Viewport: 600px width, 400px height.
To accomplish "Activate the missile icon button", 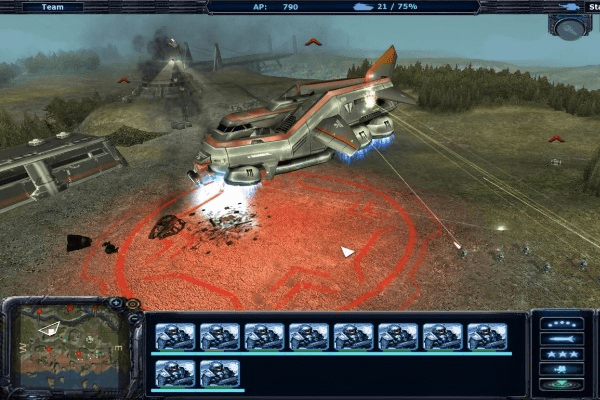I will click(x=561, y=339).
